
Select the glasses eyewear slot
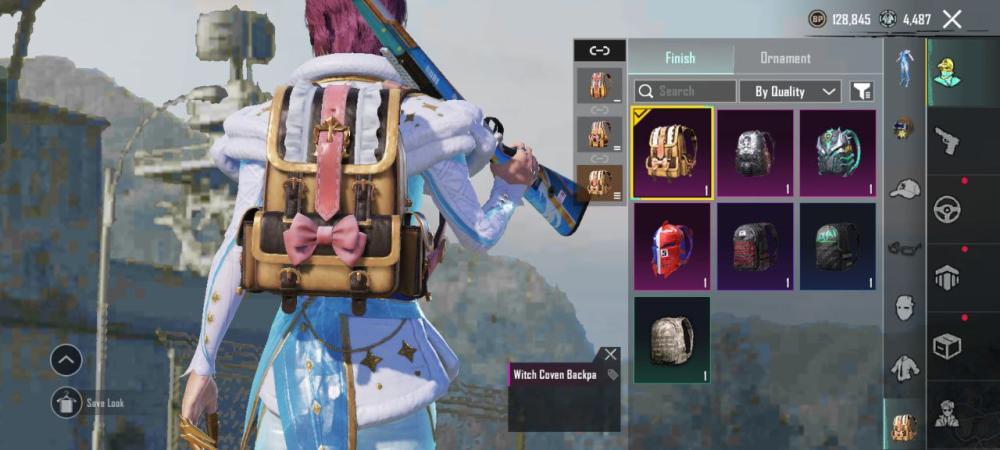click(x=905, y=247)
